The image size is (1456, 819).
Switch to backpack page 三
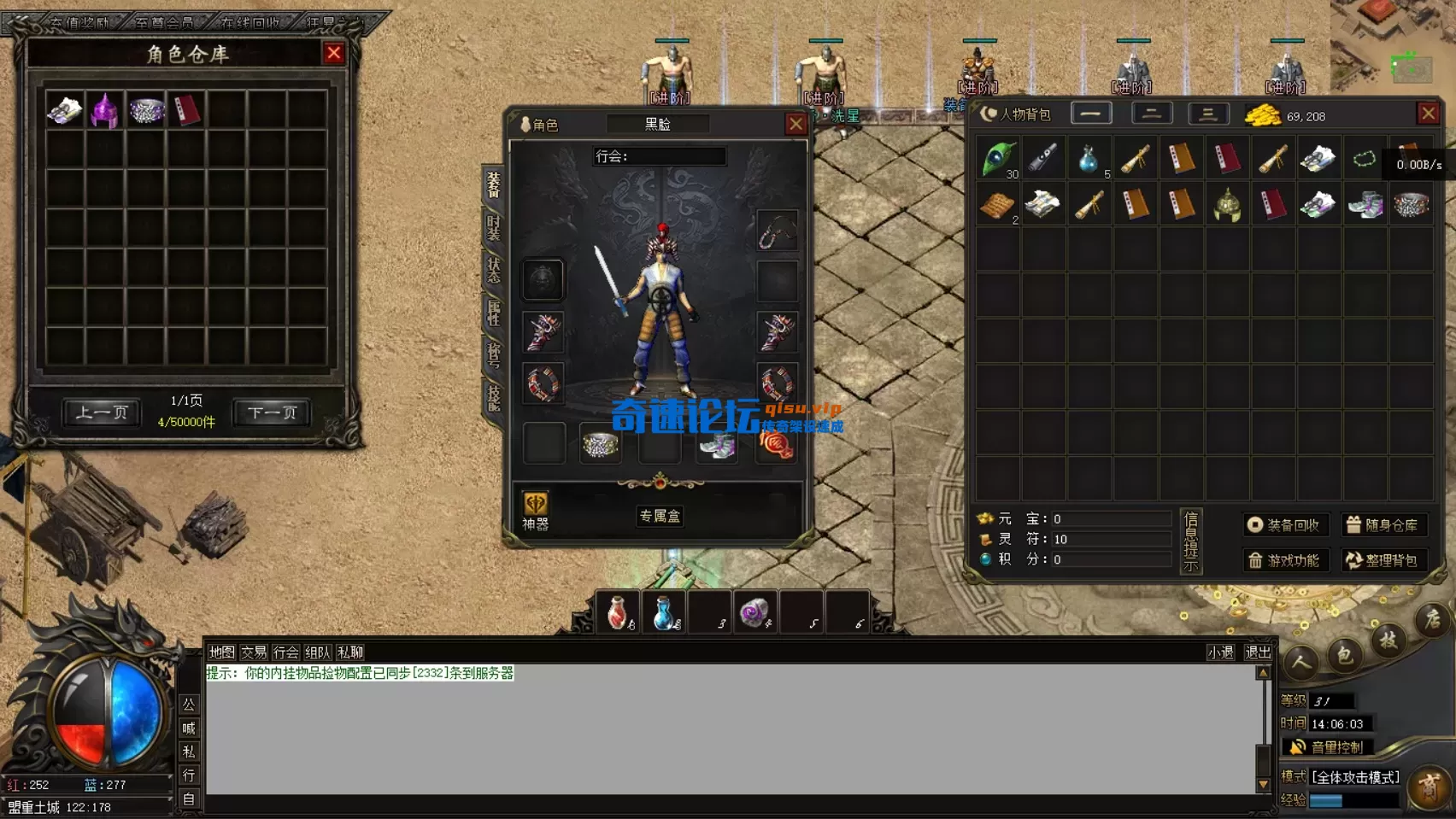pyautogui.click(x=1207, y=114)
